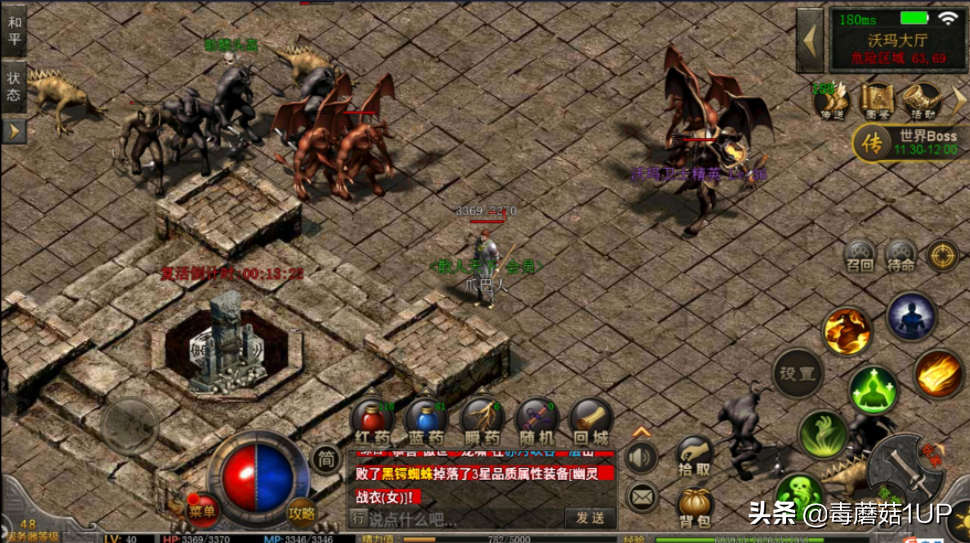The height and width of the screenshot is (543, 970).
Task: Use the 红药 red potion
Action: pyautogui.click(x=371, y=420)
